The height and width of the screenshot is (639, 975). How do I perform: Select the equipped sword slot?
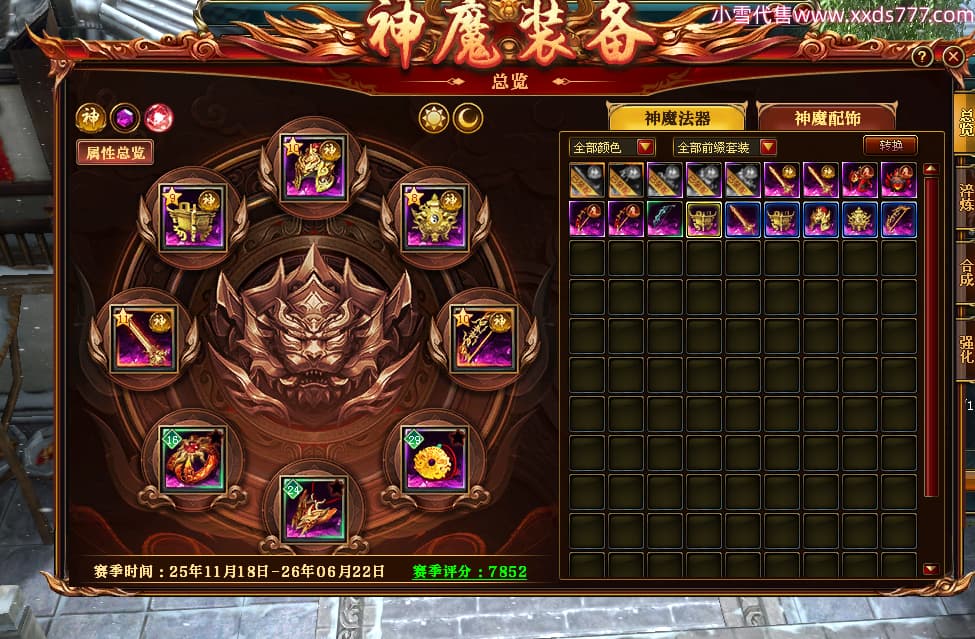click(145, 339)
